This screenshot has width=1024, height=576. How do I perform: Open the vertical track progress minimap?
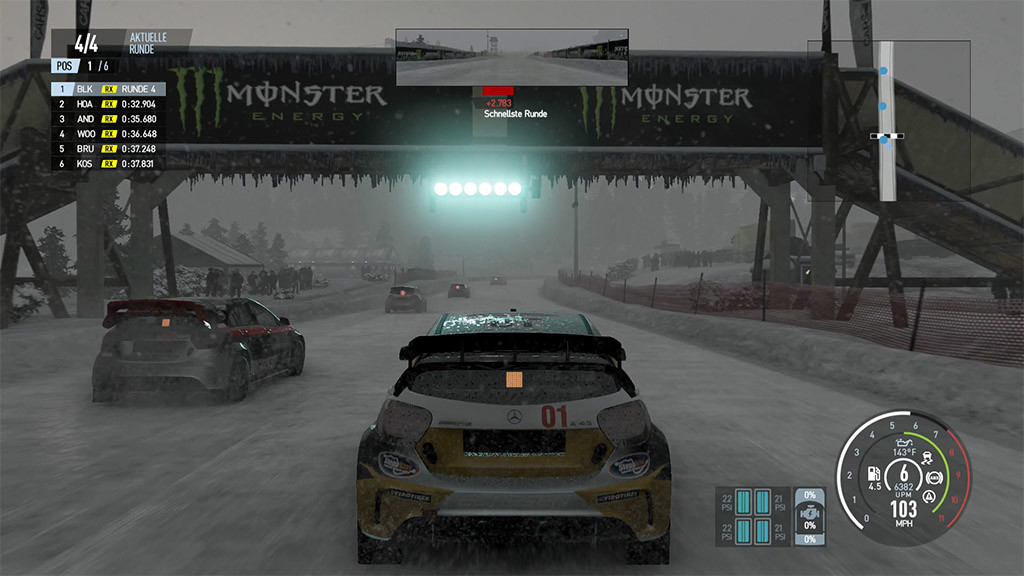(x=885, y=120)
